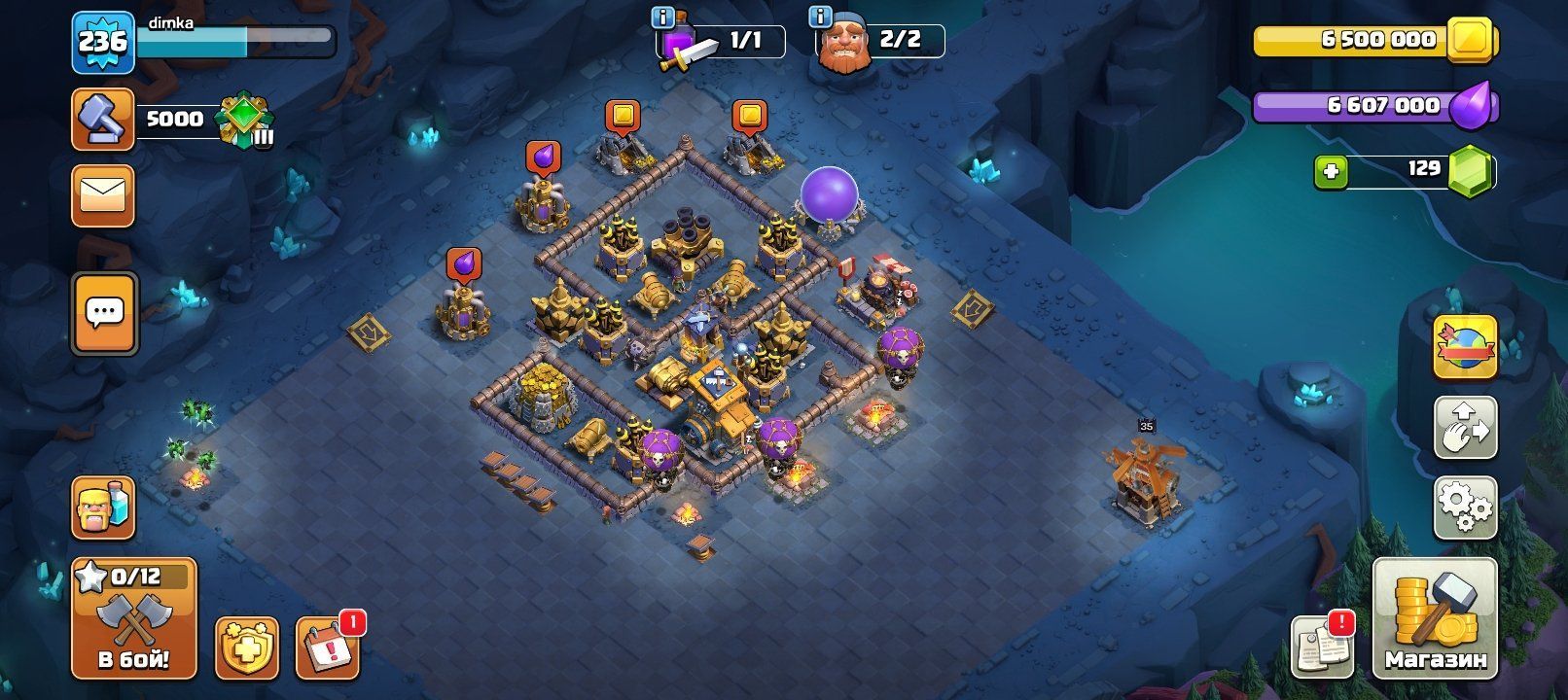Open the chat speech bubble panel
Image resolution: width=1568 pixels, height=700 pixels.
pos(104,313)
